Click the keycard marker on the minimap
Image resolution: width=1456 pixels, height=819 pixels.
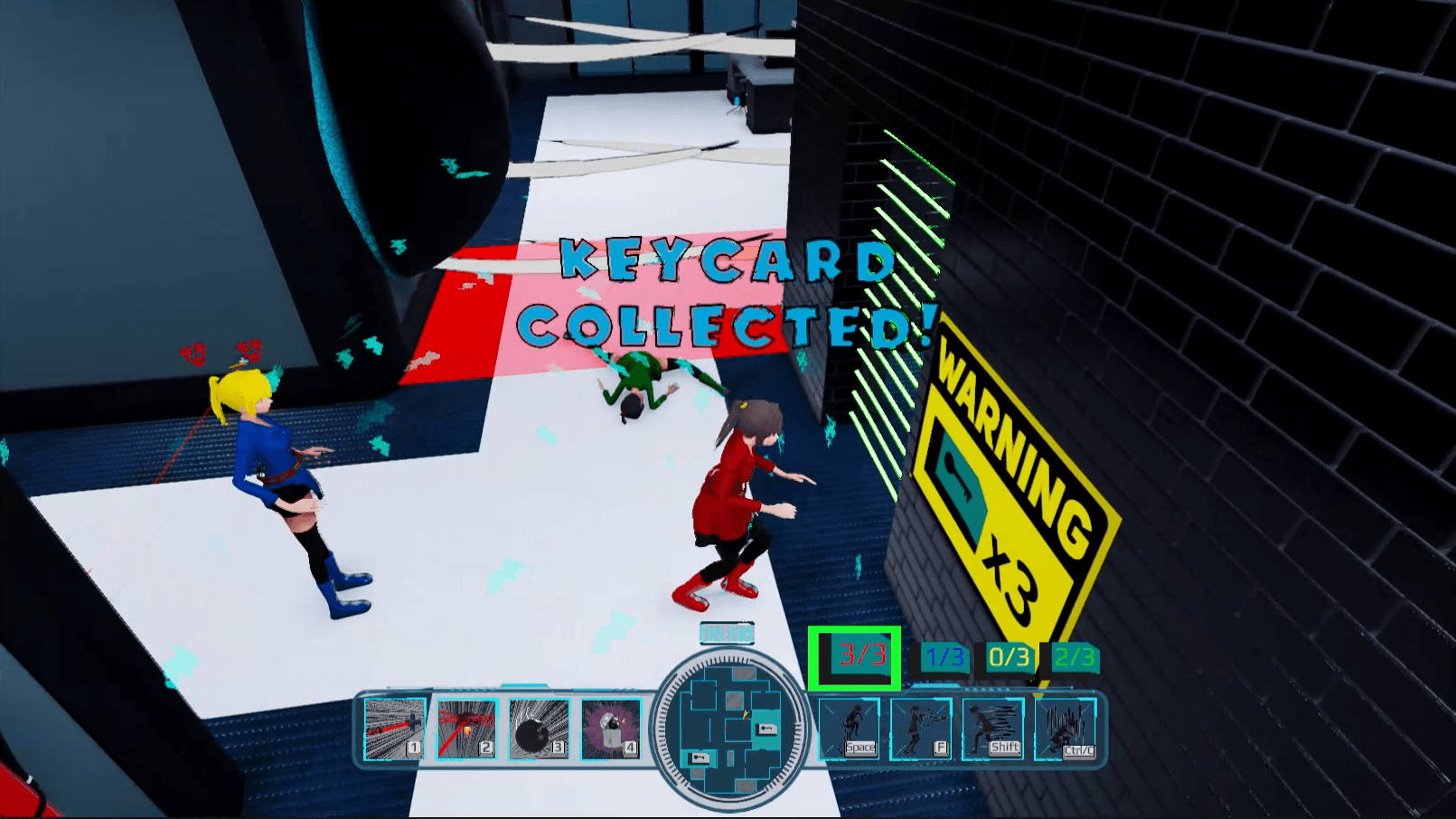[766, 730]
